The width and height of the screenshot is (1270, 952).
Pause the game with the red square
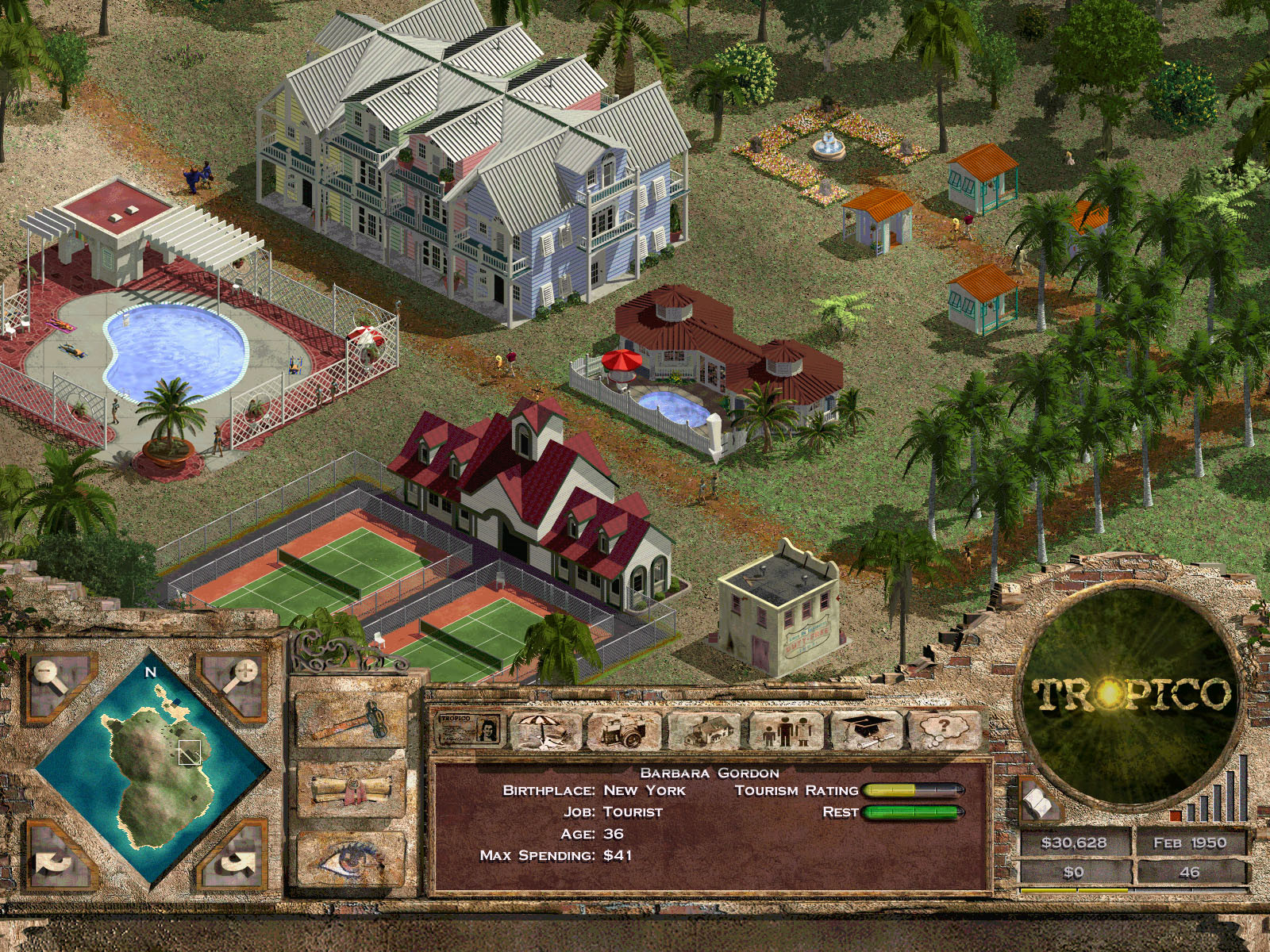click(x=1174, y=816)
